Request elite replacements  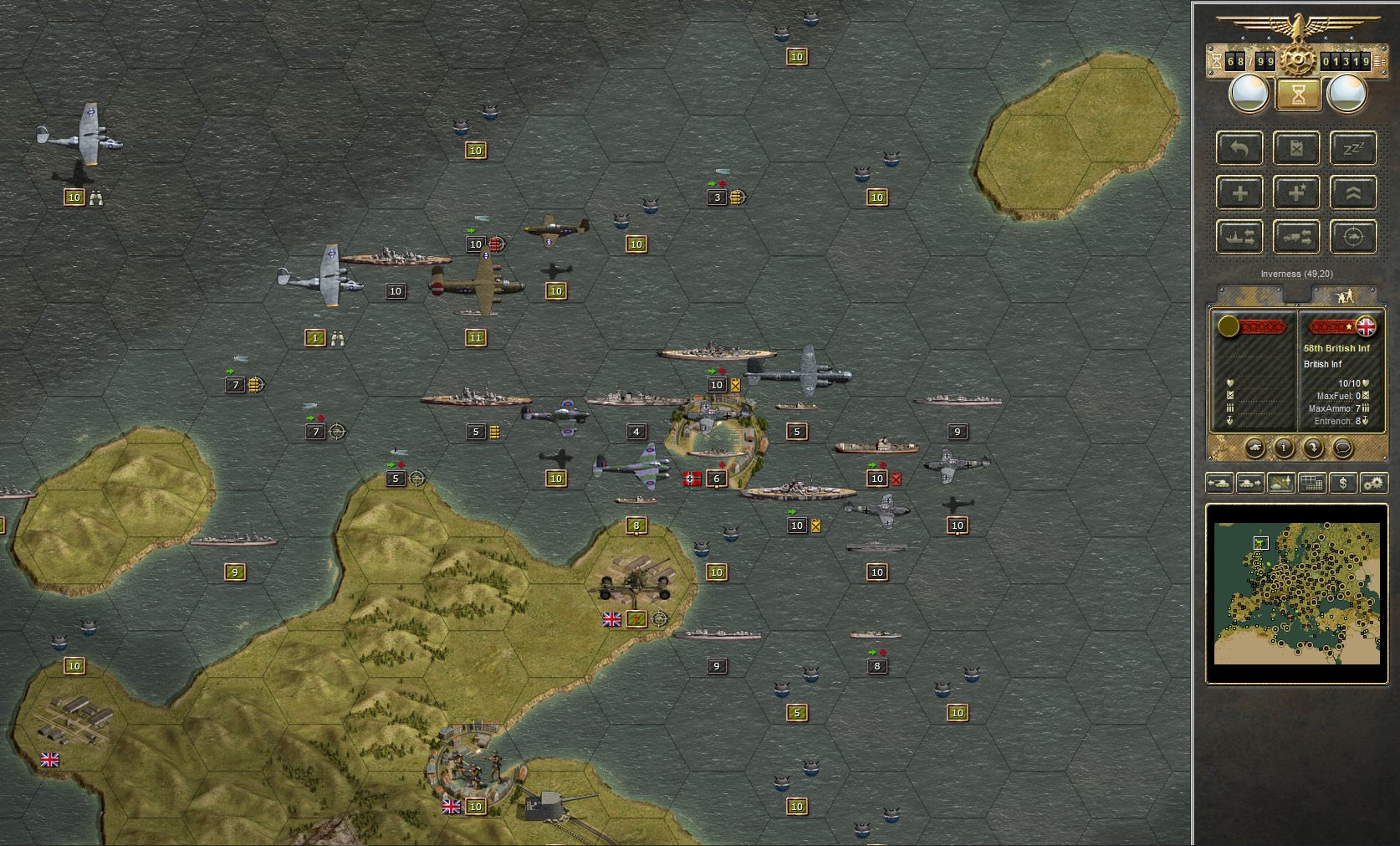(1296, 192)
